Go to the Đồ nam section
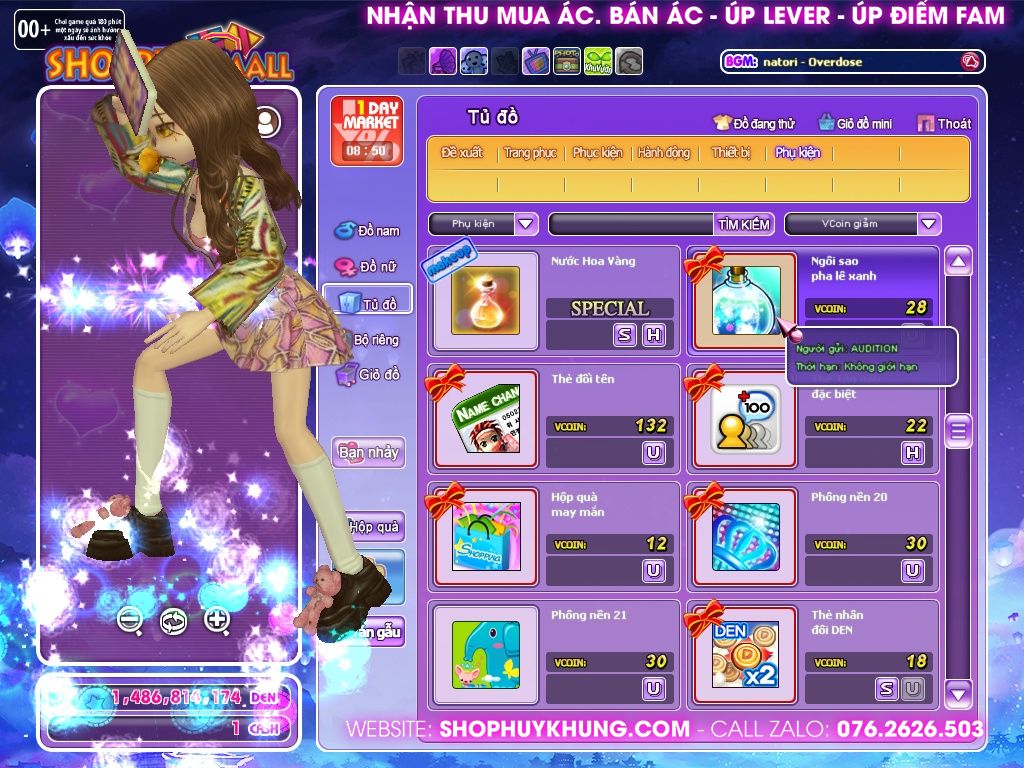The image size is (1024, 768). (368, 231)
